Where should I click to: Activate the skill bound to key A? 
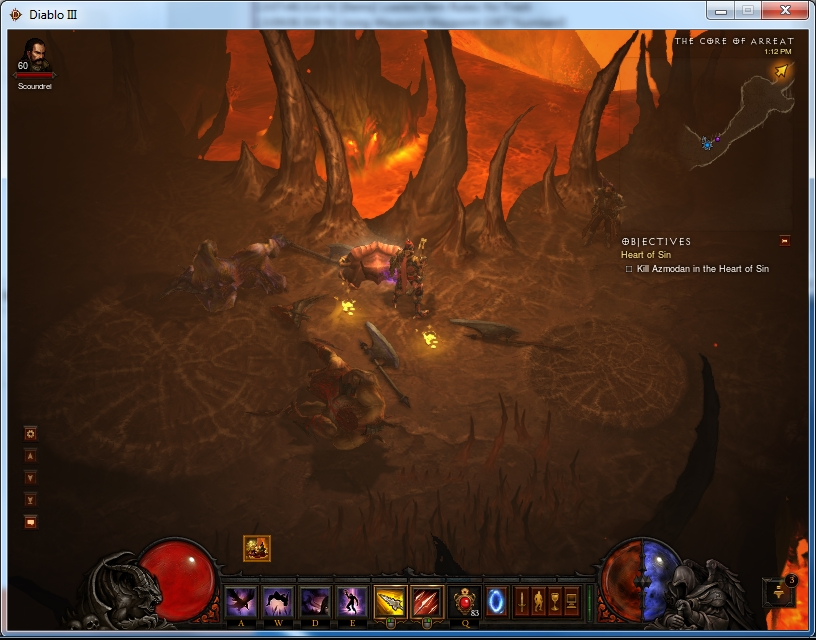pyautogui.click(x=240, y=602)
